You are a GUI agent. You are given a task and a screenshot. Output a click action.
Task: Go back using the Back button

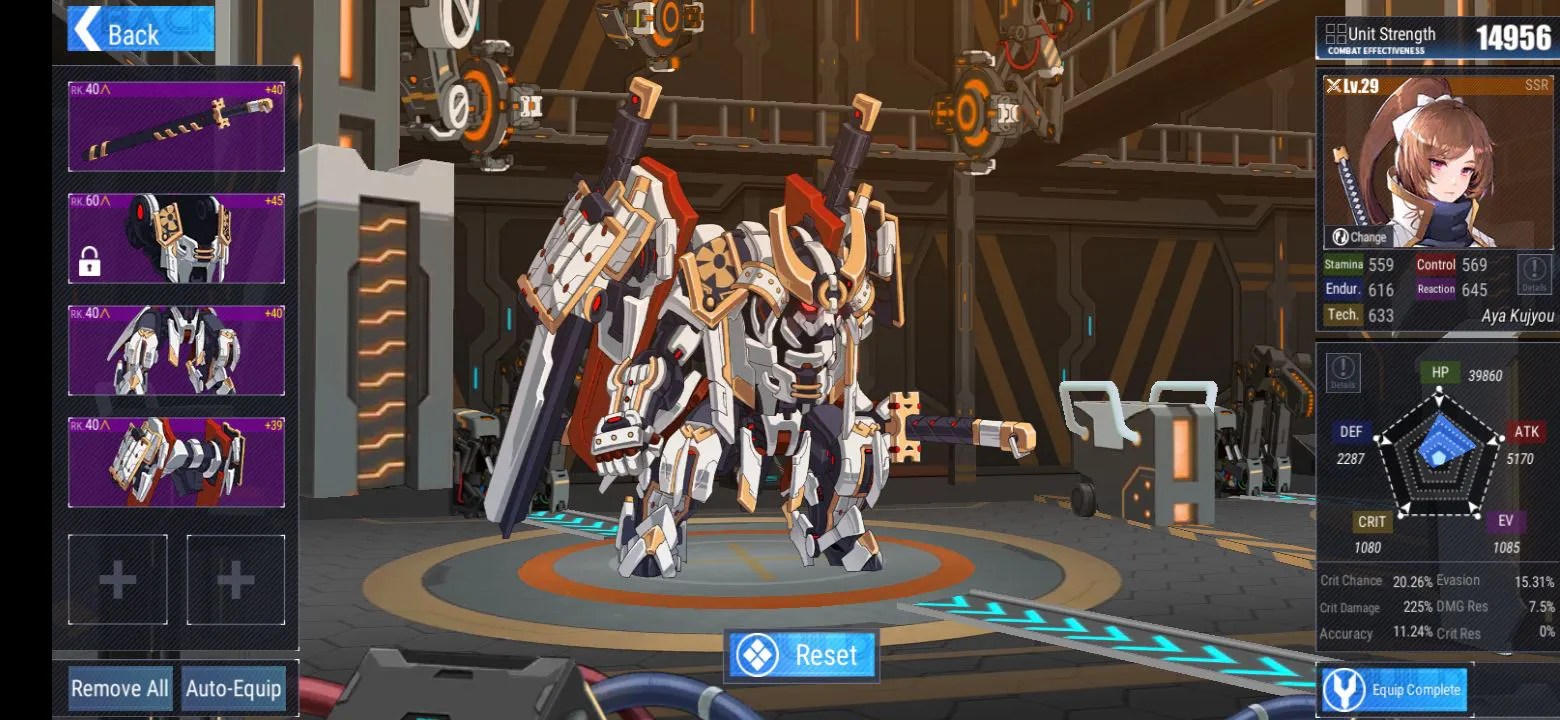pyautogui.click(x=140, y=29)
